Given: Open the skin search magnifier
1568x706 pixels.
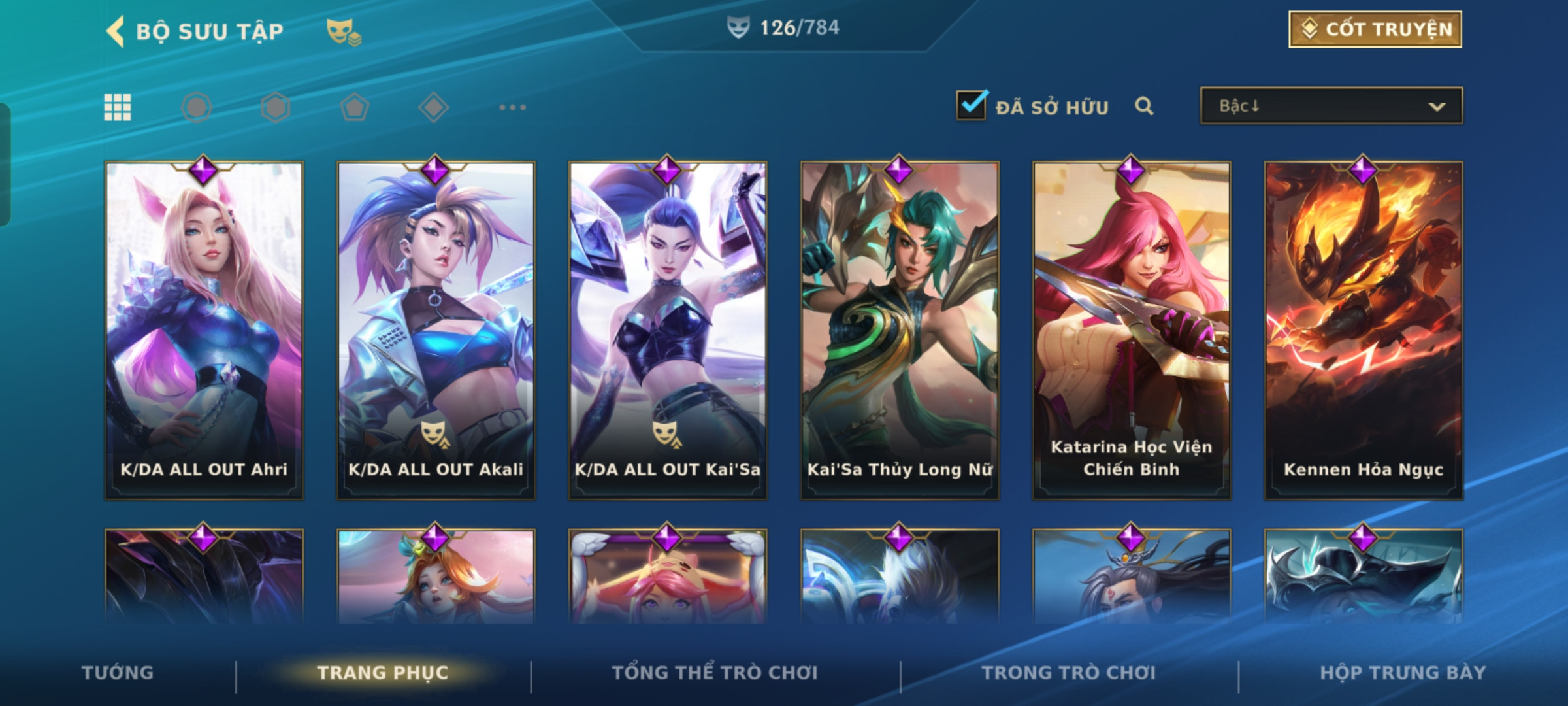Looking at the screenshot, I should pyautogui.click(x=1143, y=106).
